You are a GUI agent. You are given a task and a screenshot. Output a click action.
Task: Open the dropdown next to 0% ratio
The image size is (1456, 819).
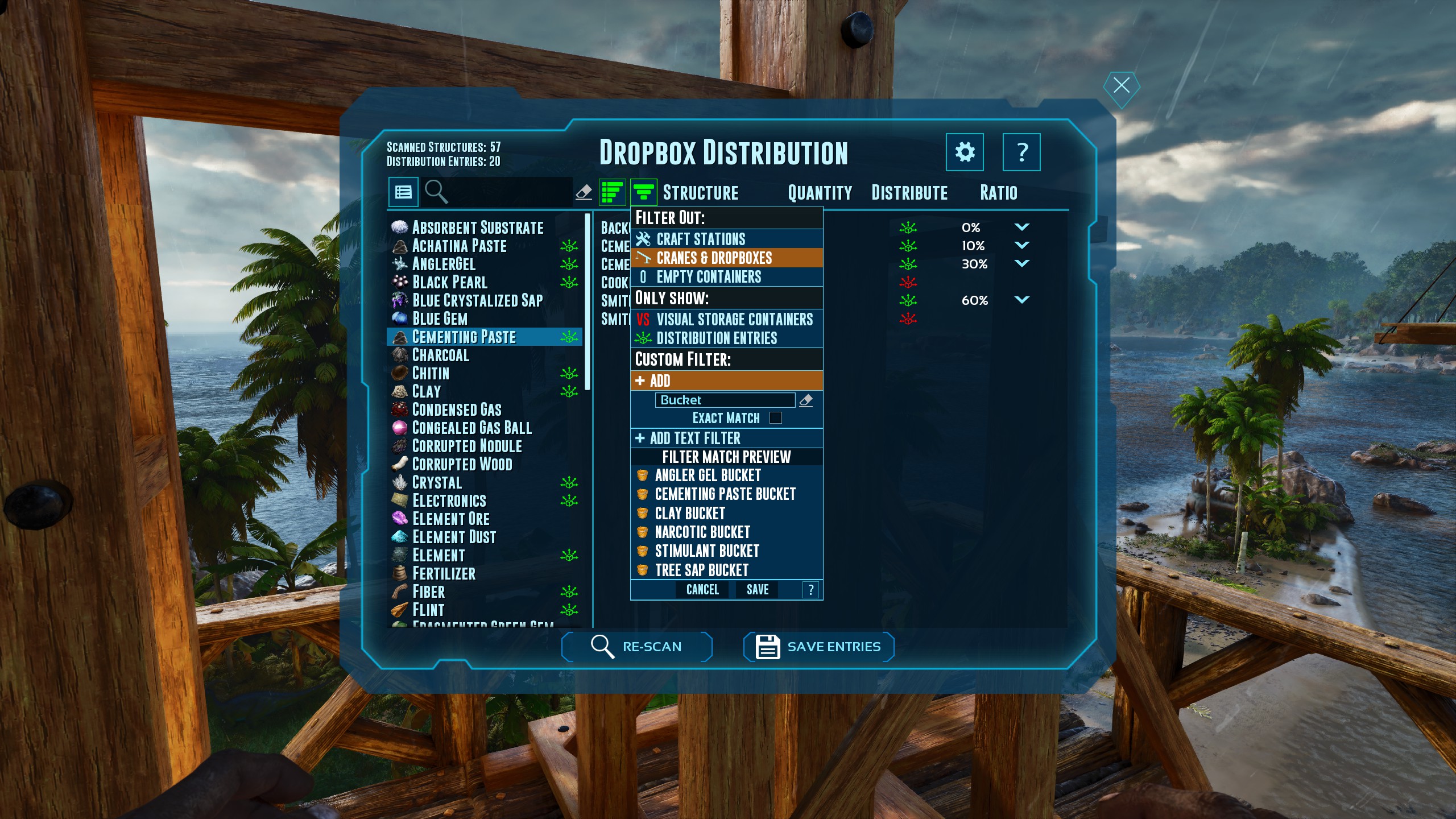pos(1022,226)
